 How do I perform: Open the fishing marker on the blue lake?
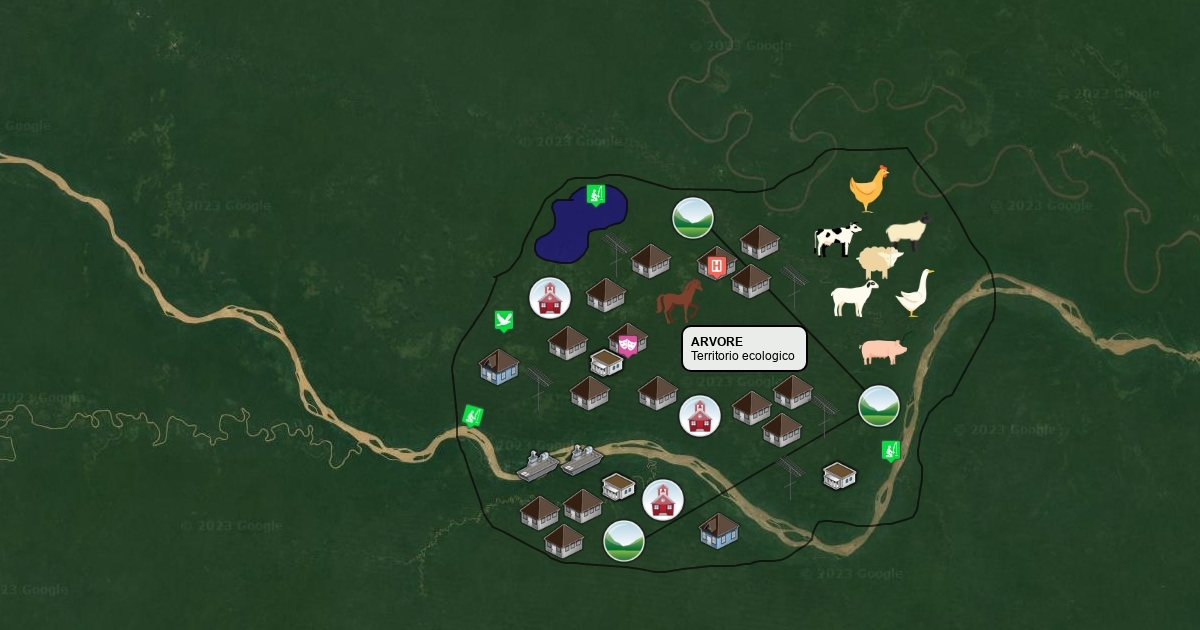tap(596, 194)
